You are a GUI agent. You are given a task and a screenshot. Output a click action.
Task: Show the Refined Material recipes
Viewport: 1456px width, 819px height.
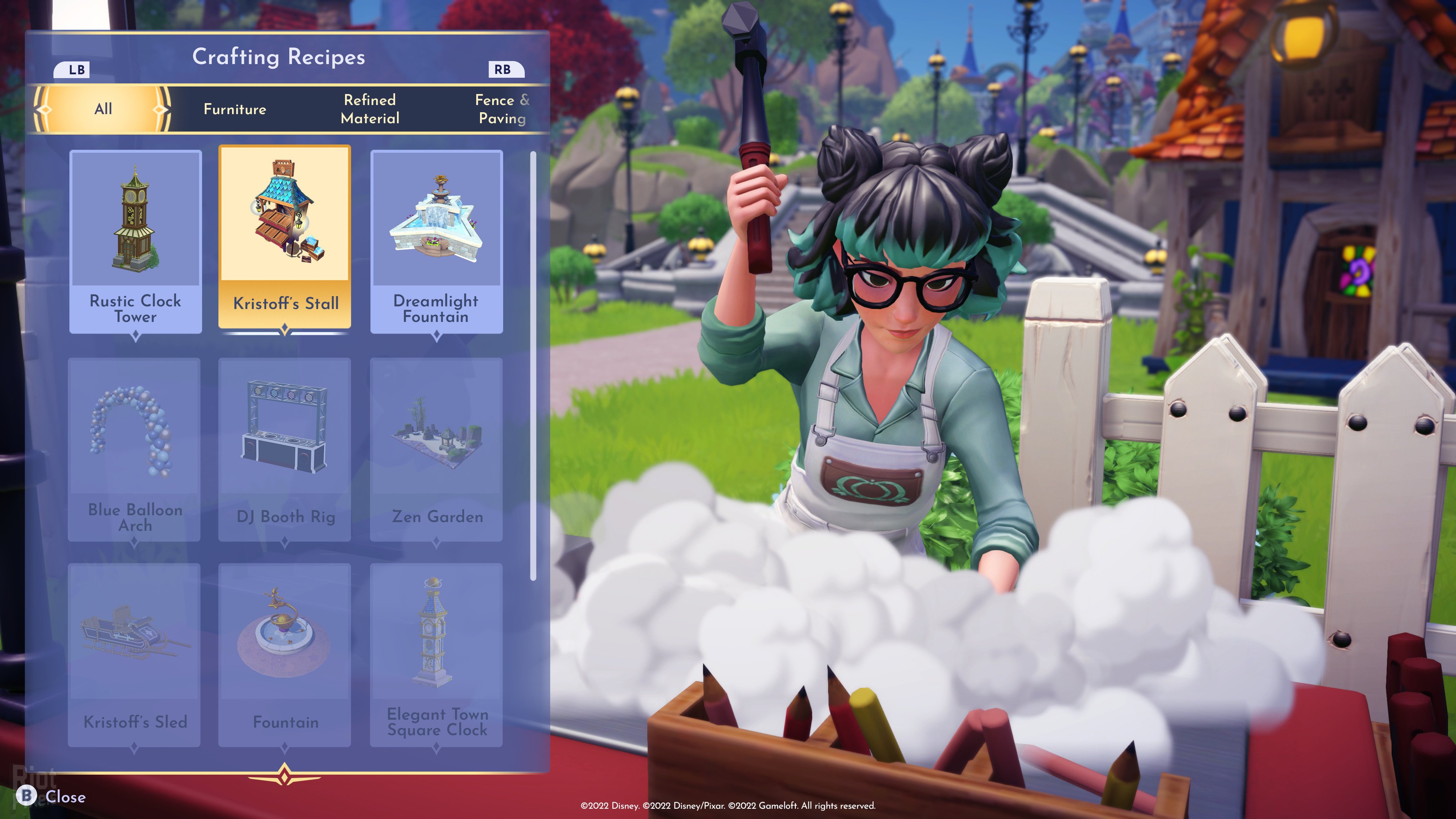(x=370, y=109)
